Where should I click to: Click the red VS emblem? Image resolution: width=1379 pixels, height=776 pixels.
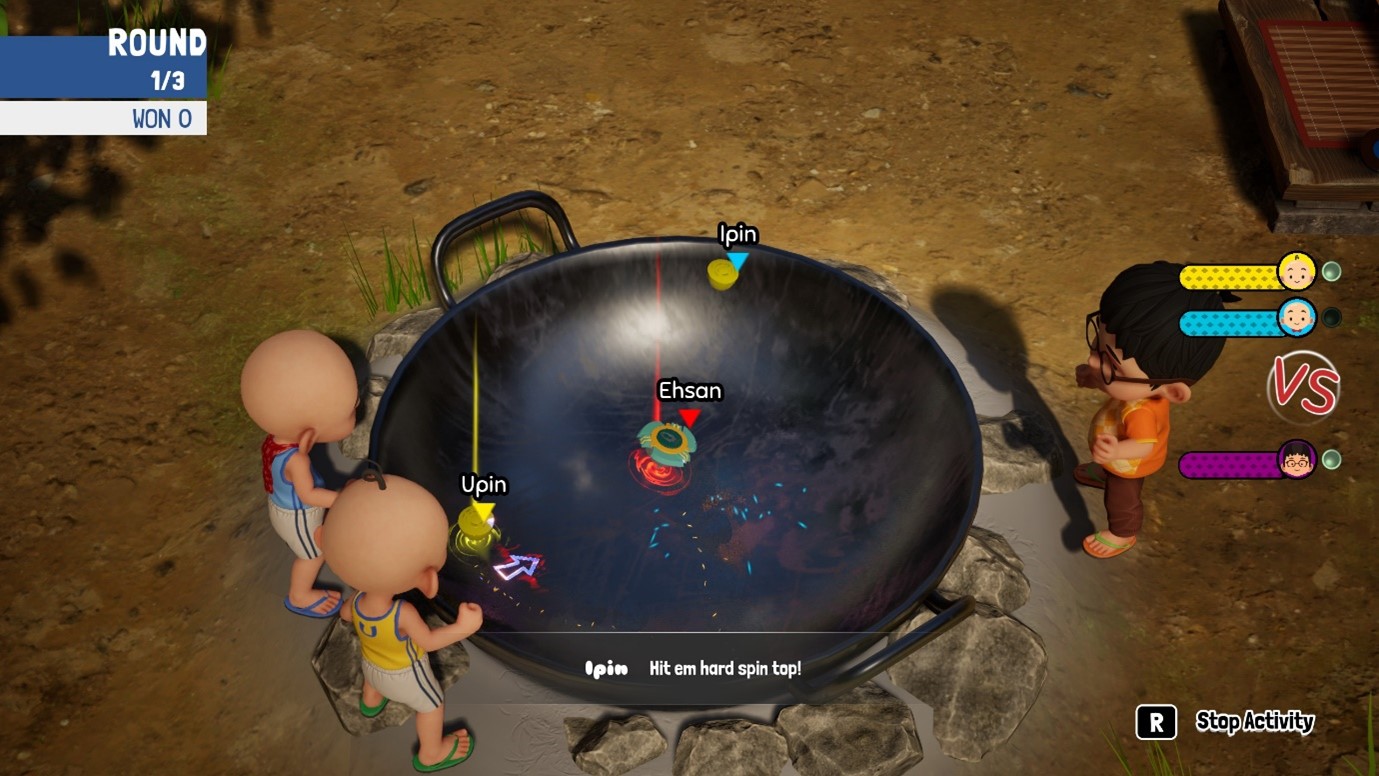click(x=1303, y=387)
